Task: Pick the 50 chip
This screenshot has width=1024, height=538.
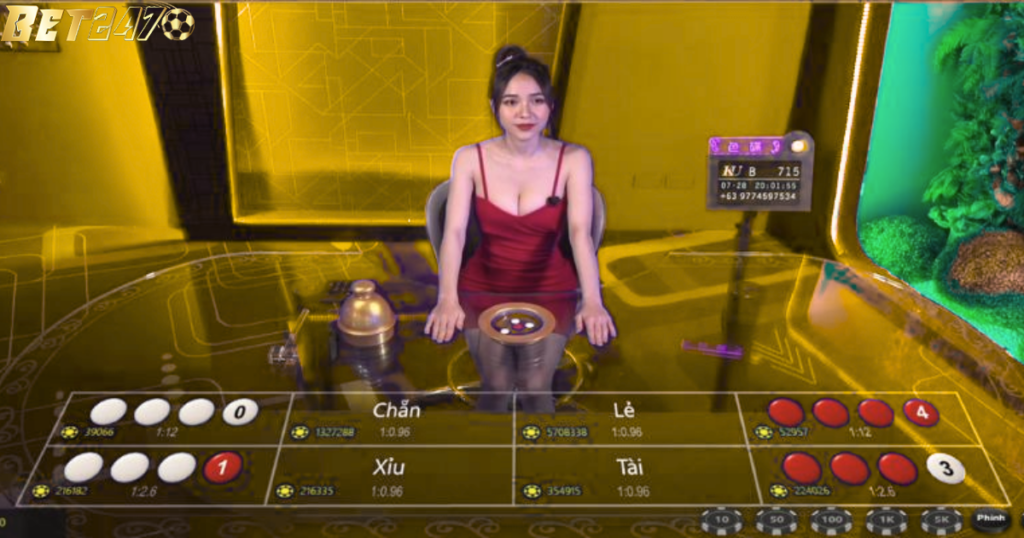Action: [776, 521]
